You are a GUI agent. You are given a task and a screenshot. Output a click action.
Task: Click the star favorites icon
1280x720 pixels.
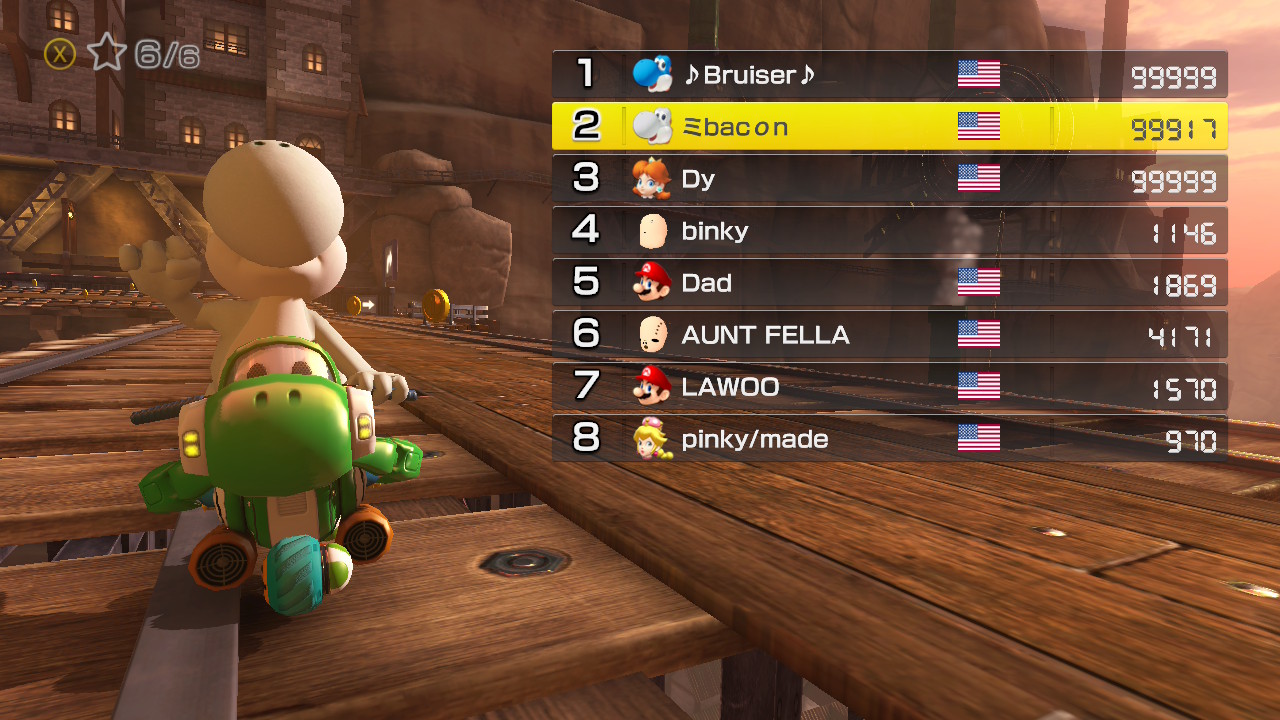106,52
